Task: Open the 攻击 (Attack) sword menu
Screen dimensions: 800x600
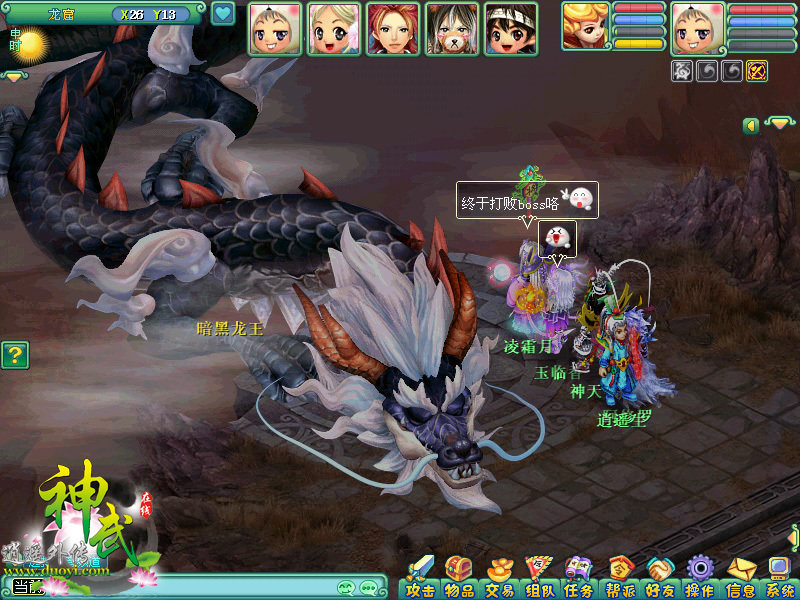Action: pyautogui.click(x=420, y=578)
